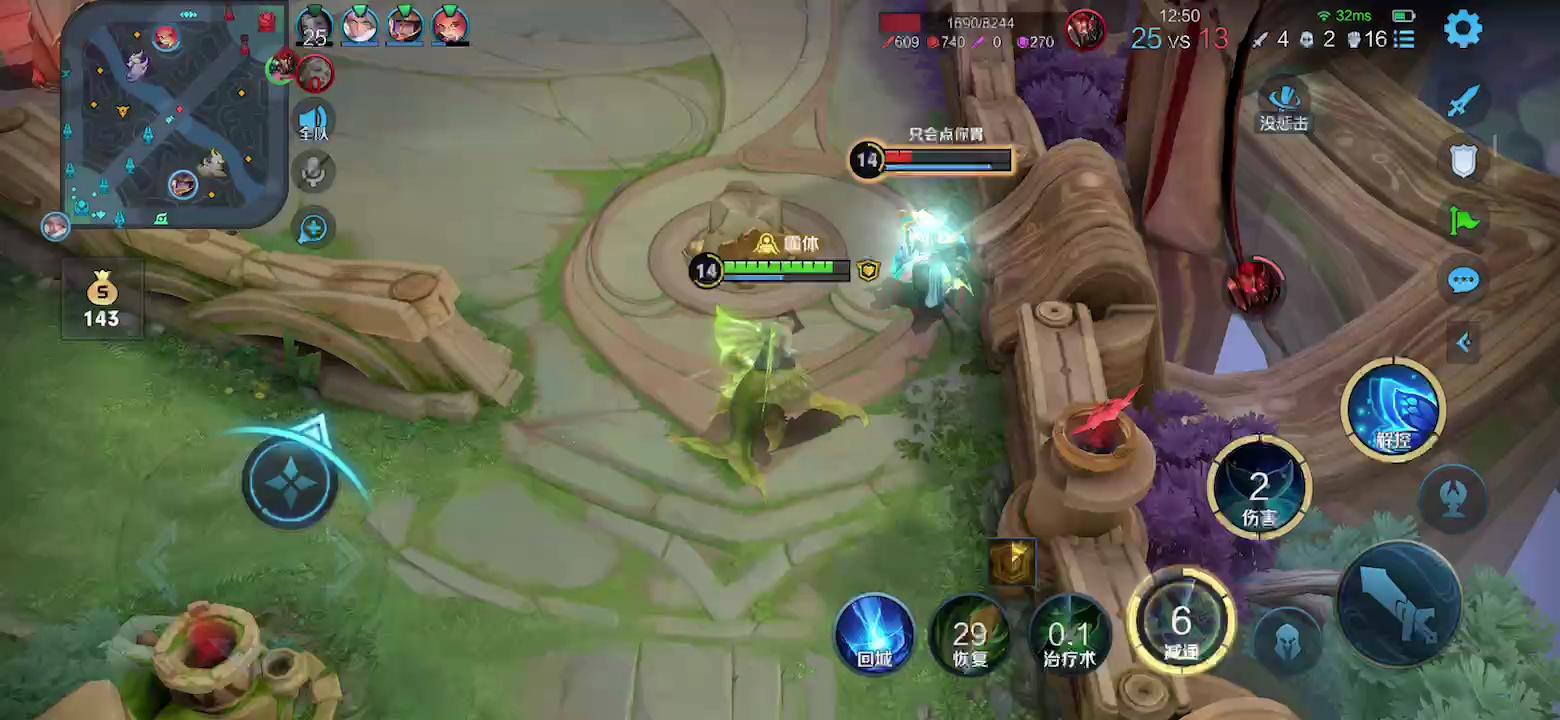The image size is (1560, 720).
Task: Use the 解控 ultimate ability
Action: (x=1393, y=409)
